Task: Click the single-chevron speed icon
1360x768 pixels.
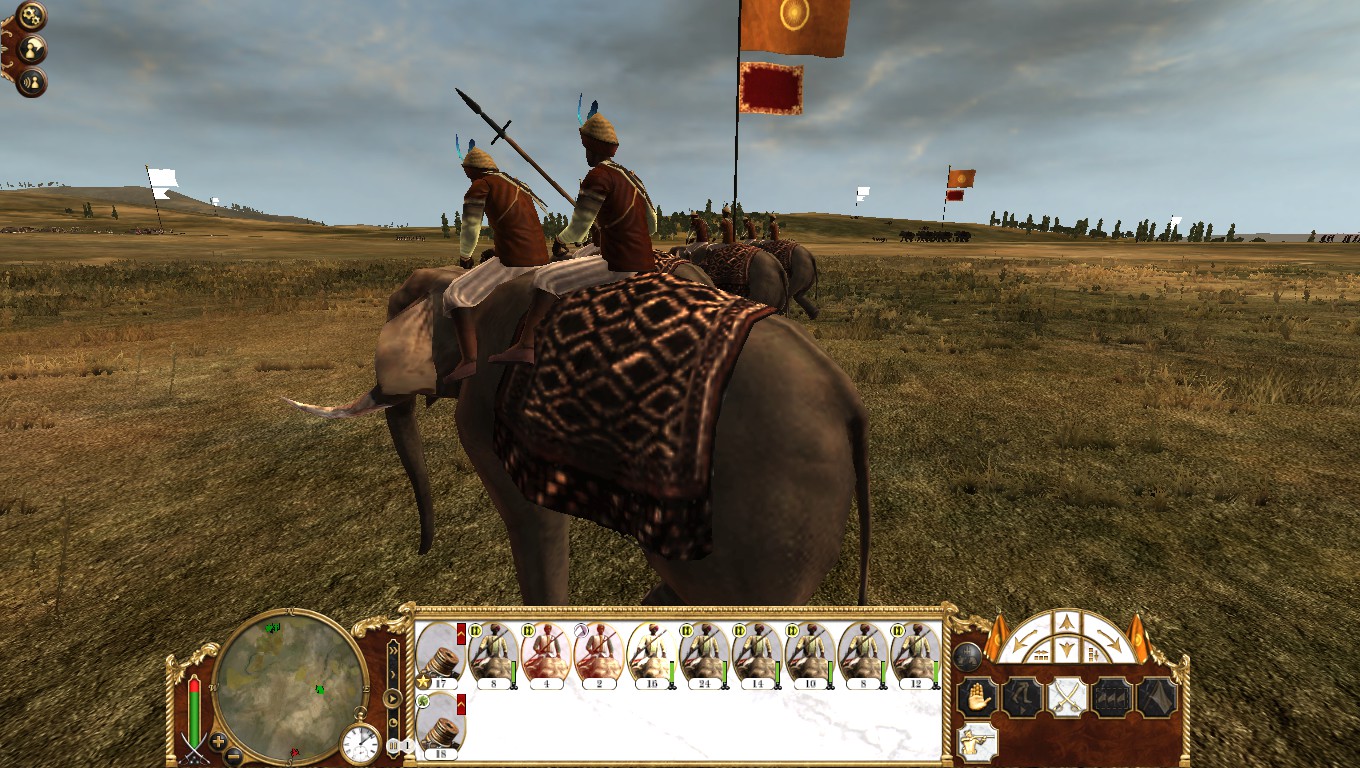Action: click(394, 673)
